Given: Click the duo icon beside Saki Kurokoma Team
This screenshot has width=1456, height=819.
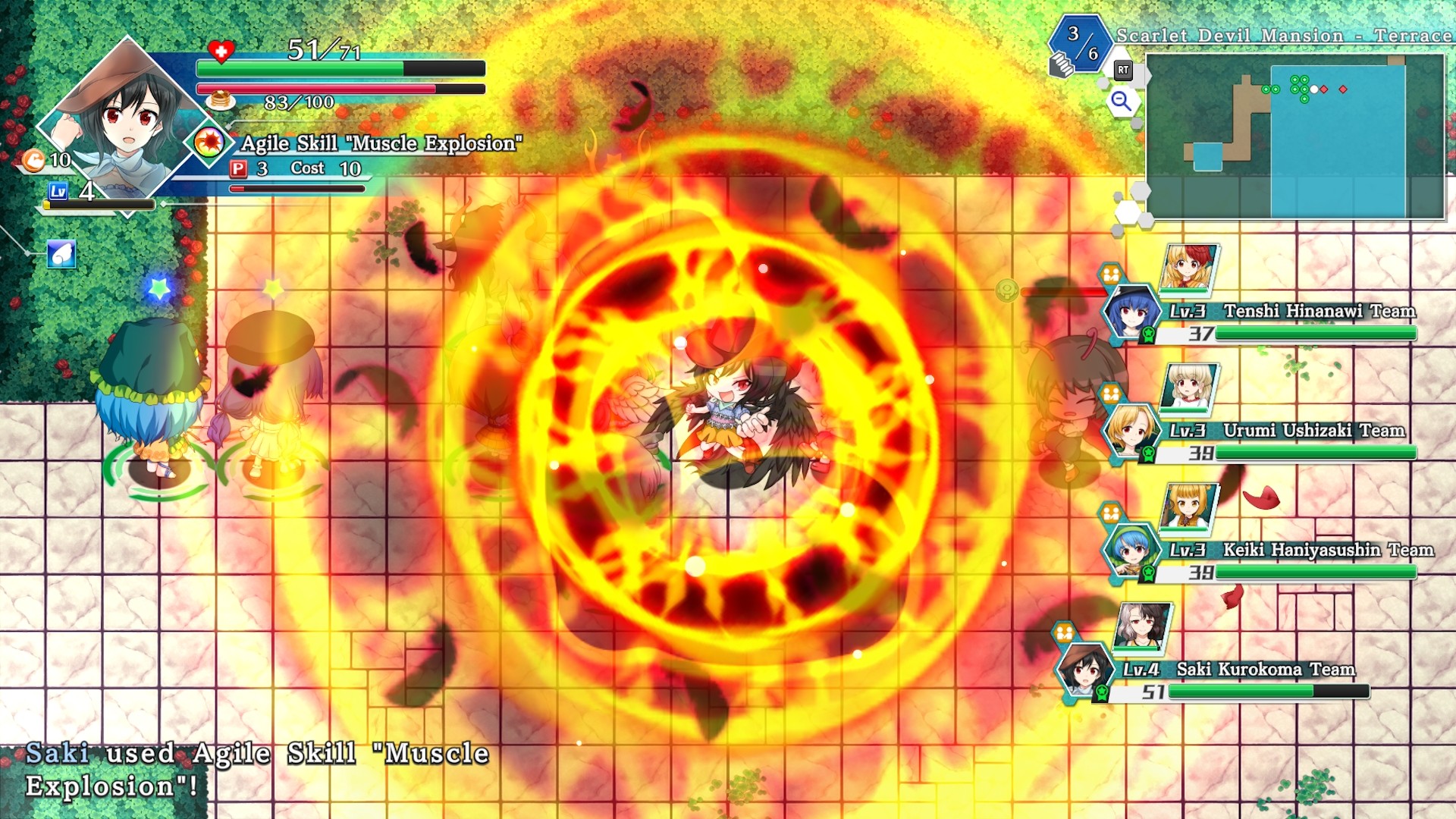Looking at the screenshot, I should (x=1065, y=630).
